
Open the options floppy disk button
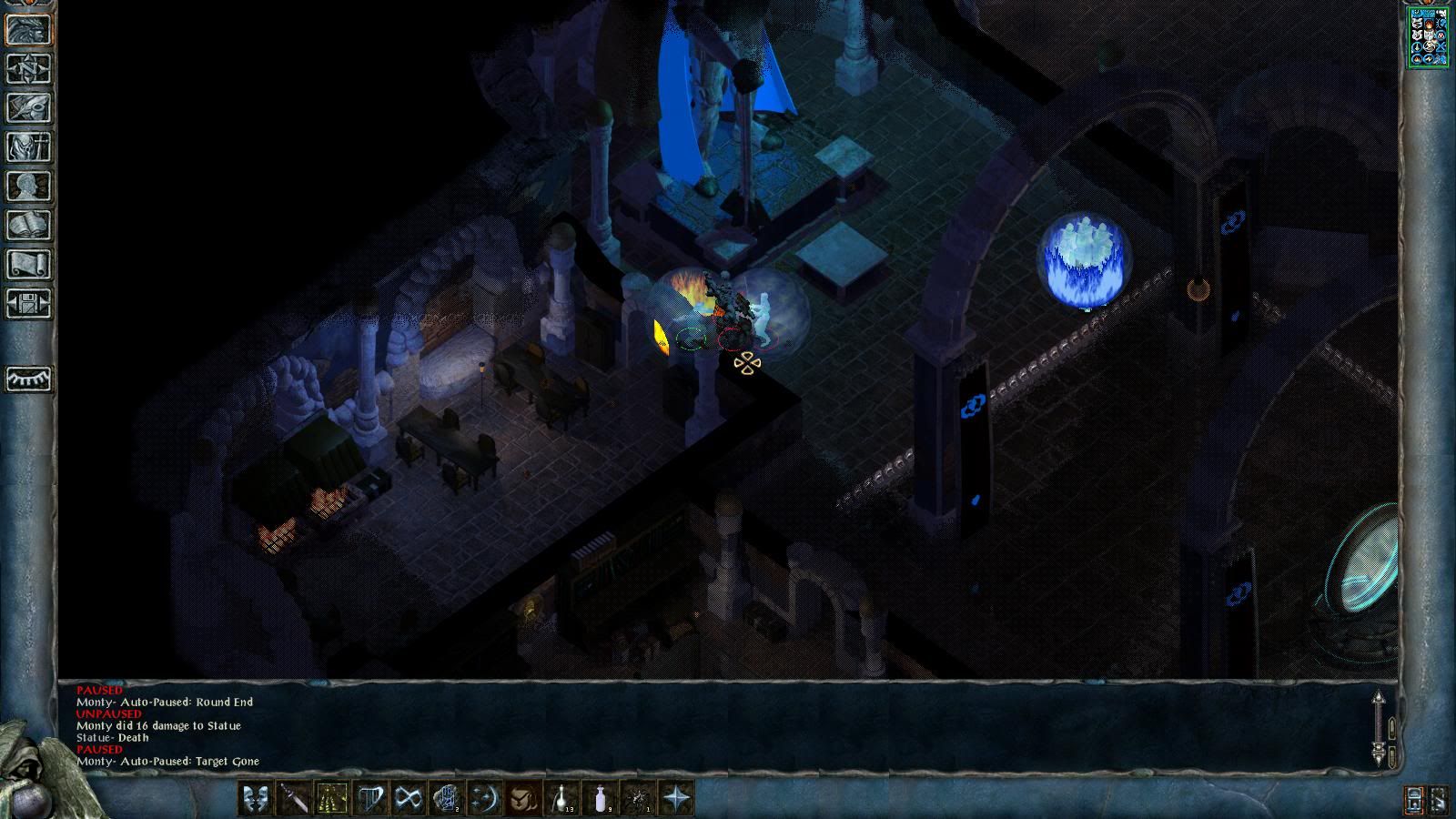click(29, 303)
